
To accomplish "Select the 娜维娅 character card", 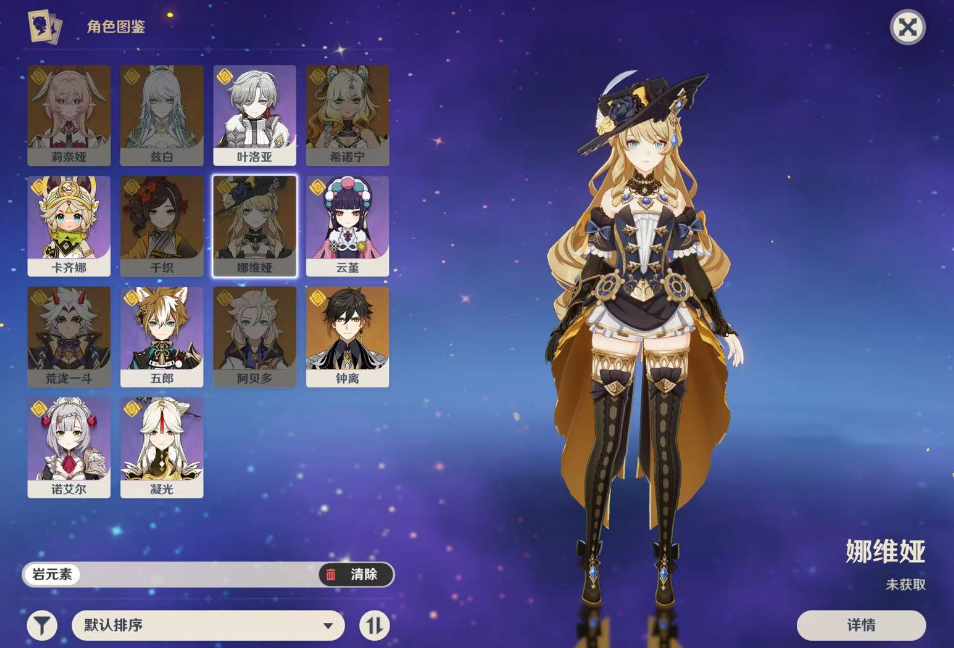I will (x=254, y=225).
